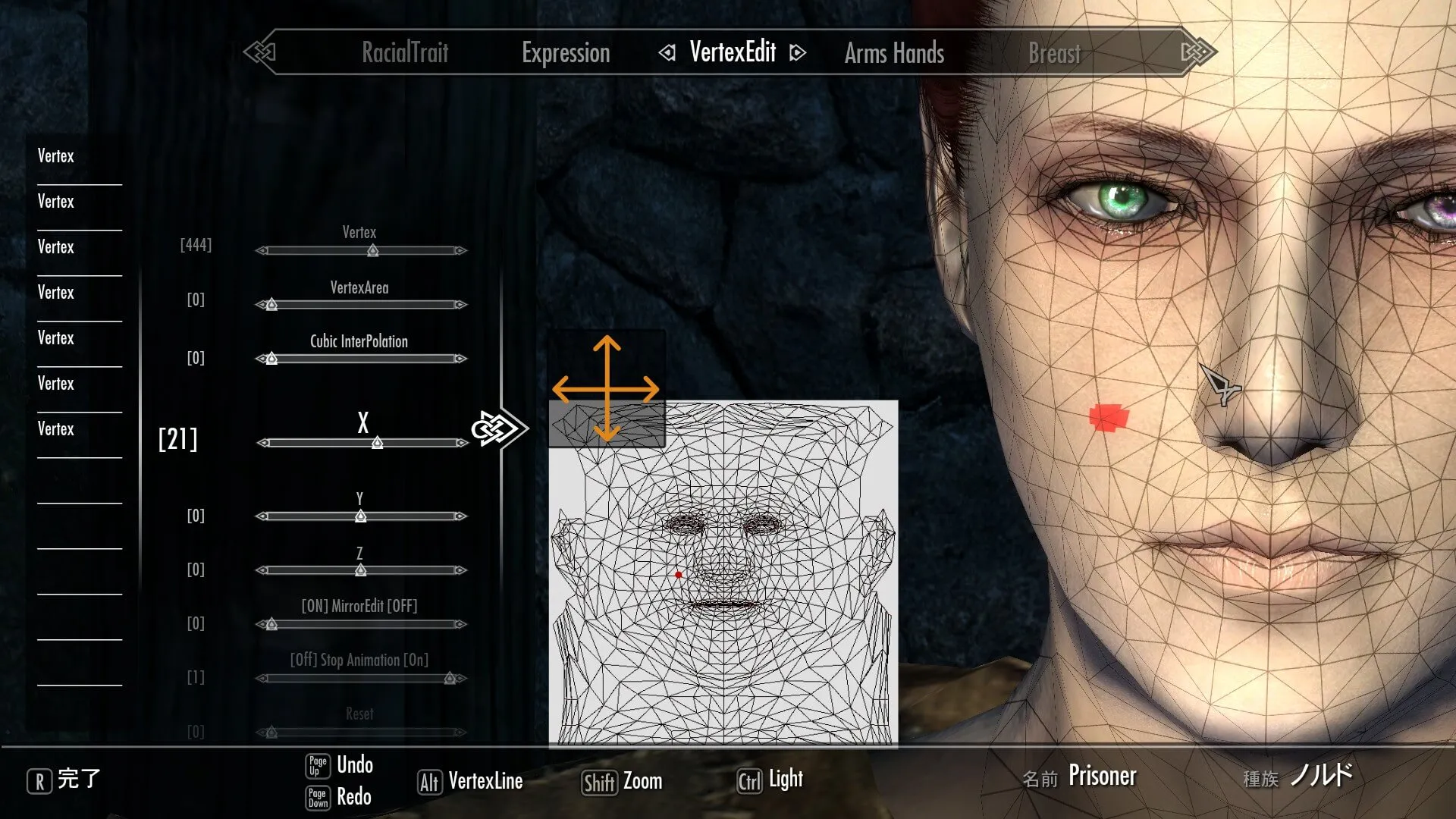
Task: Set the Cubic InterPolation slider
Action: pos(361,359)
